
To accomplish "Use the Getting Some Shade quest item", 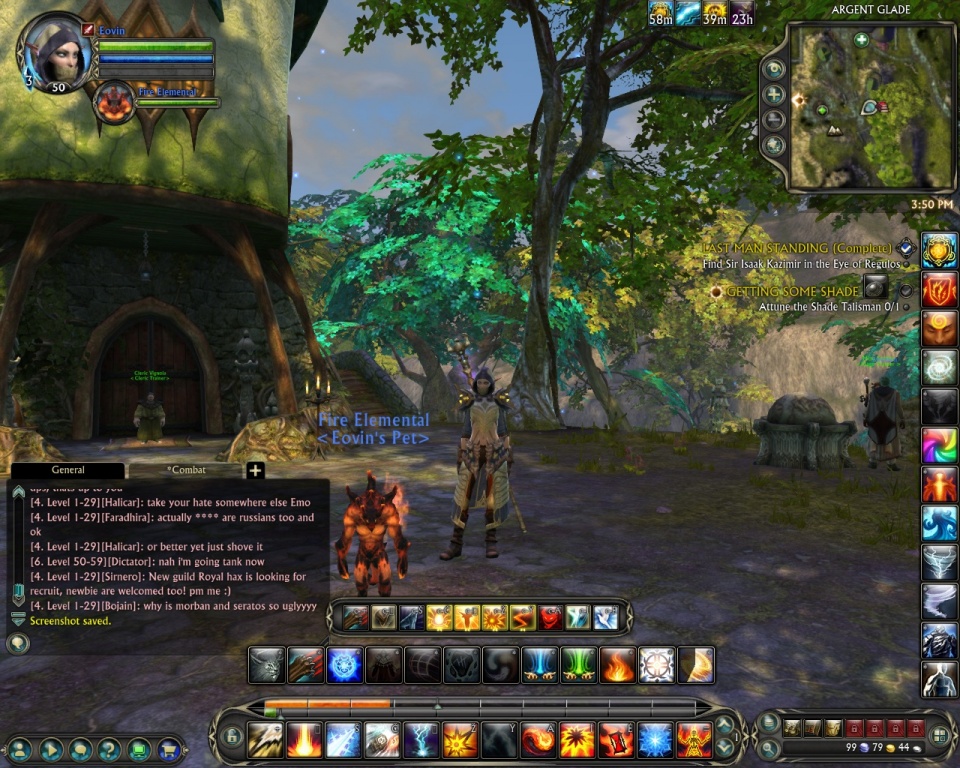I will click(876, 287).
